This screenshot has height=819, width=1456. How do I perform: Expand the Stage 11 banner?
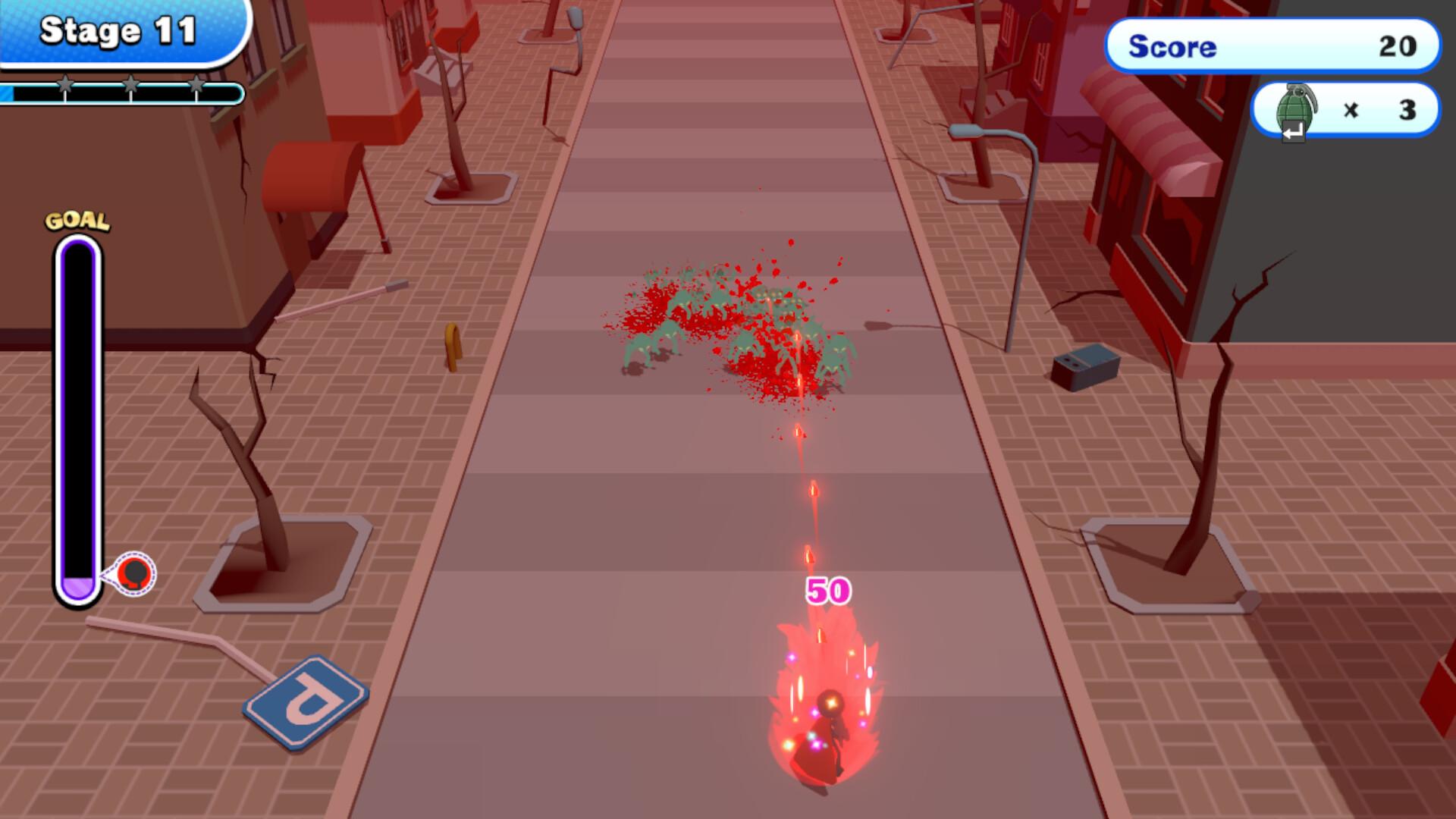click(121, 32)
